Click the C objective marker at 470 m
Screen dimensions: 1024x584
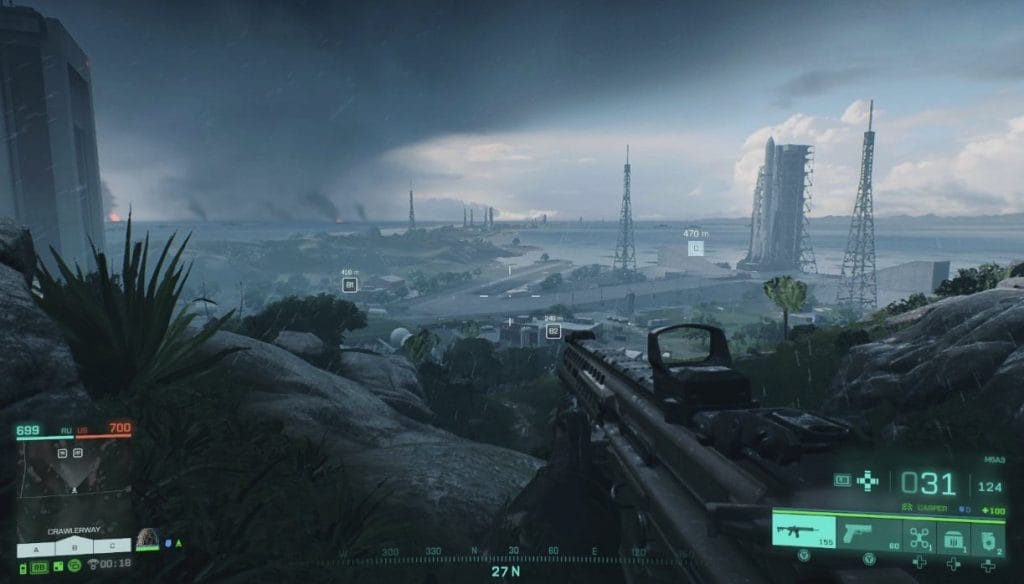[695, 248]
